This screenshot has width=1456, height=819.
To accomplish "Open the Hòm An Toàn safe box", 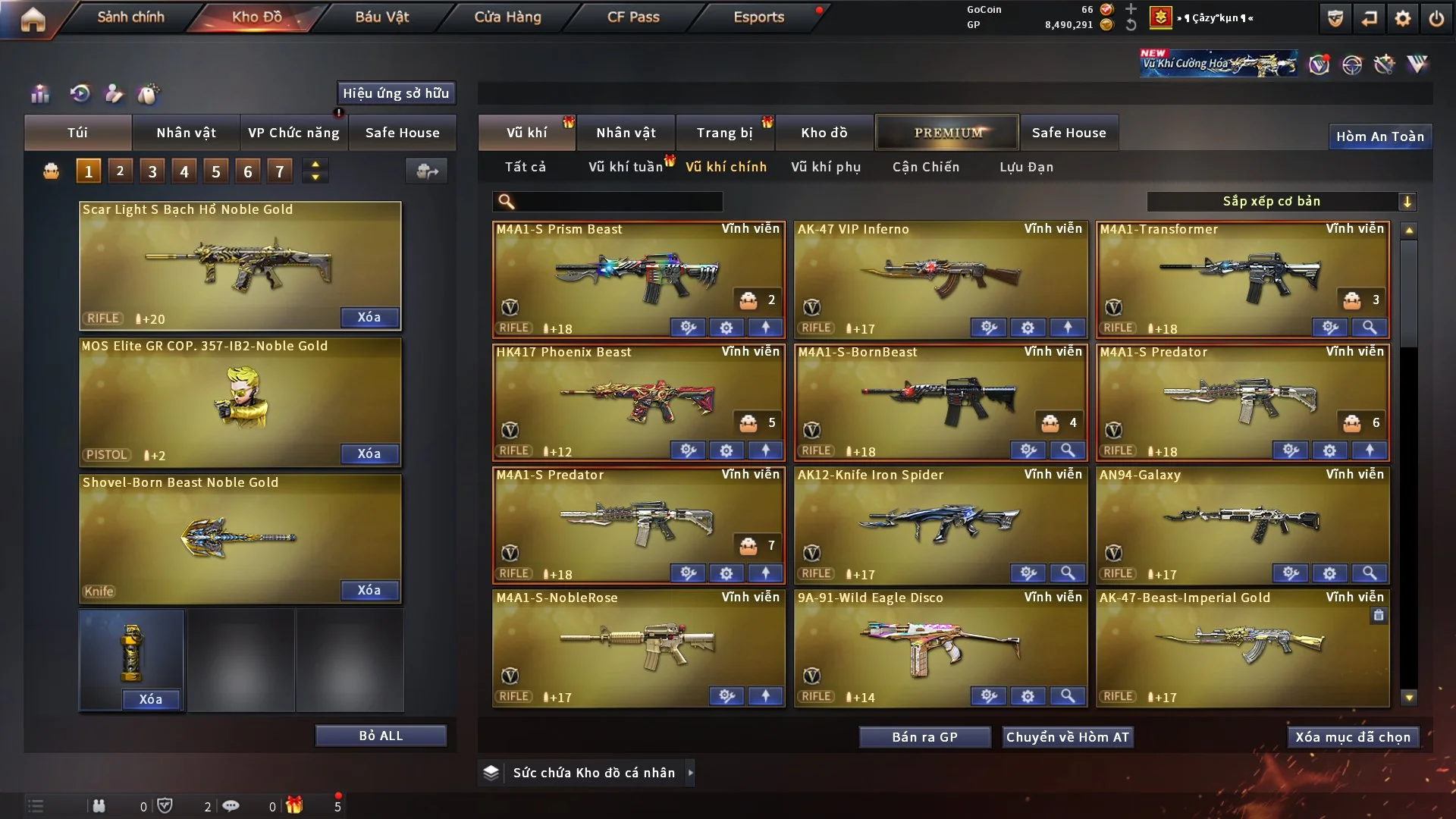I will 1379,136.
